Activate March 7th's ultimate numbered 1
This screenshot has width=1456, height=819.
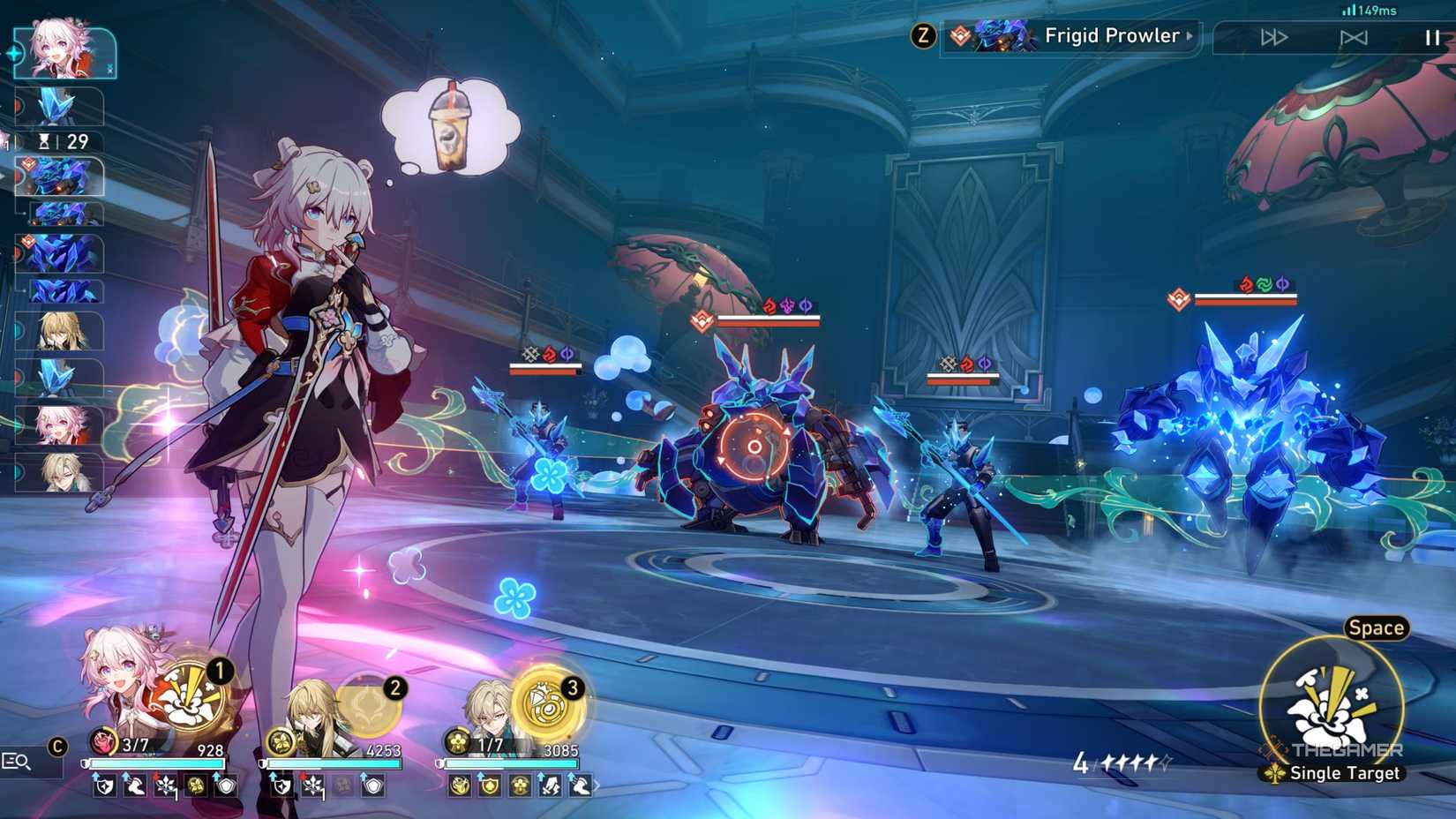coord(192,697)
